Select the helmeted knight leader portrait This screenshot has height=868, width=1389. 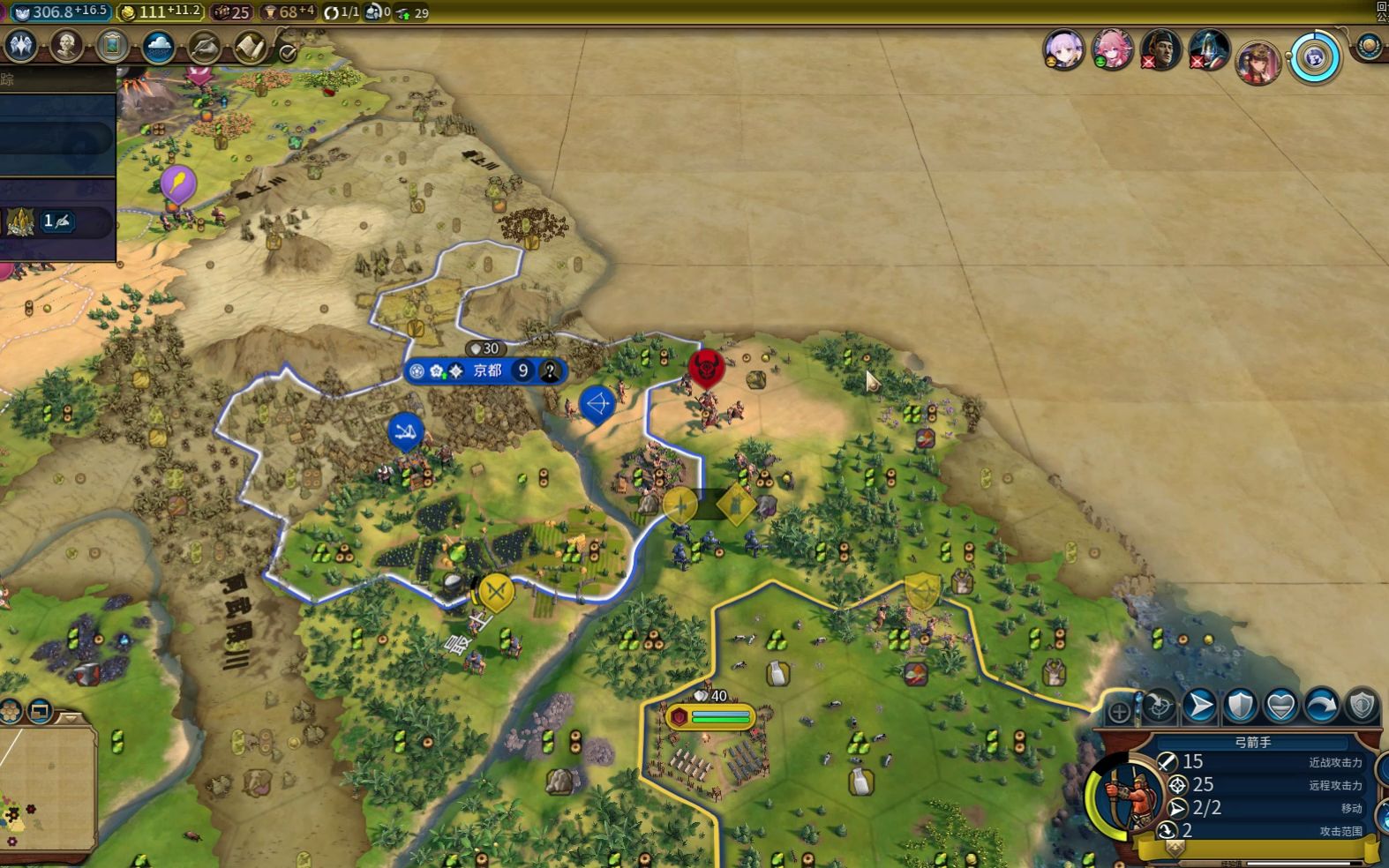point(1209,49)
